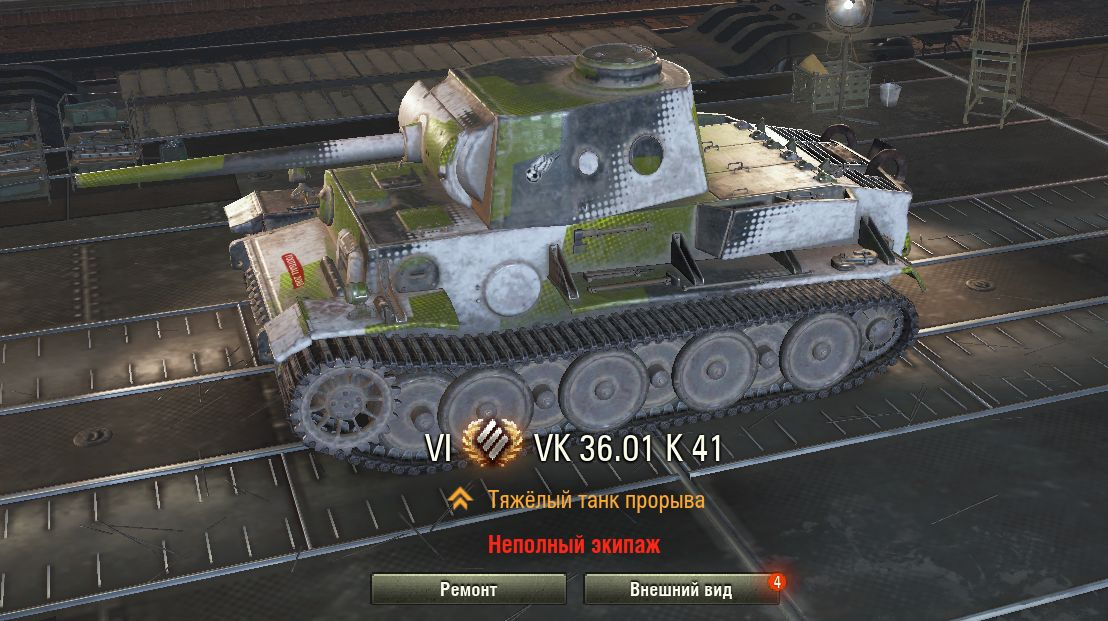1108x621 pixels.
Task: Select the Тяжёлый танк прорыва role label
Action: pyautogui.click(x=596, y=500)
